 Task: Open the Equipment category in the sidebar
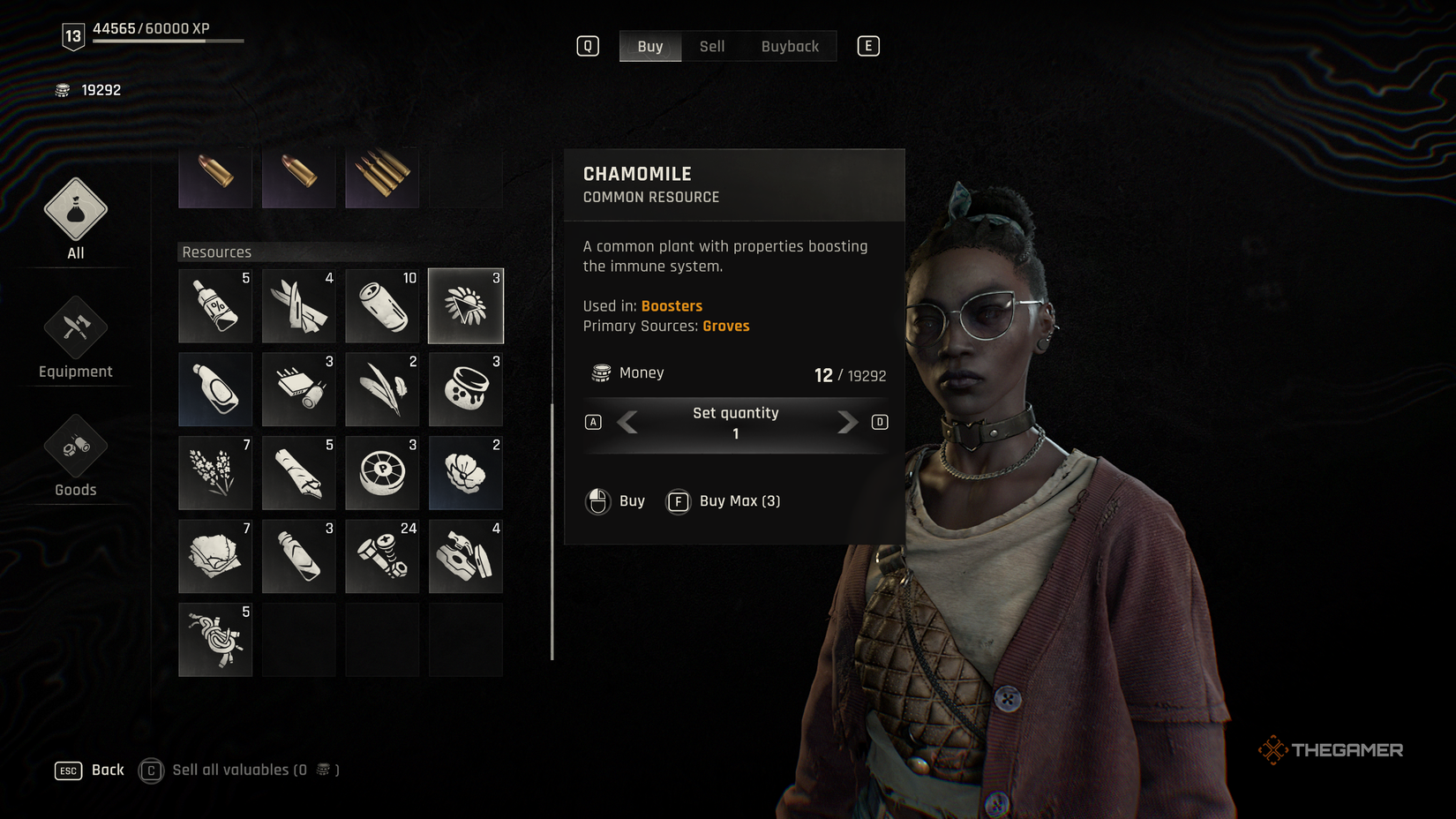pyautogui.click(x=75, y=338)
